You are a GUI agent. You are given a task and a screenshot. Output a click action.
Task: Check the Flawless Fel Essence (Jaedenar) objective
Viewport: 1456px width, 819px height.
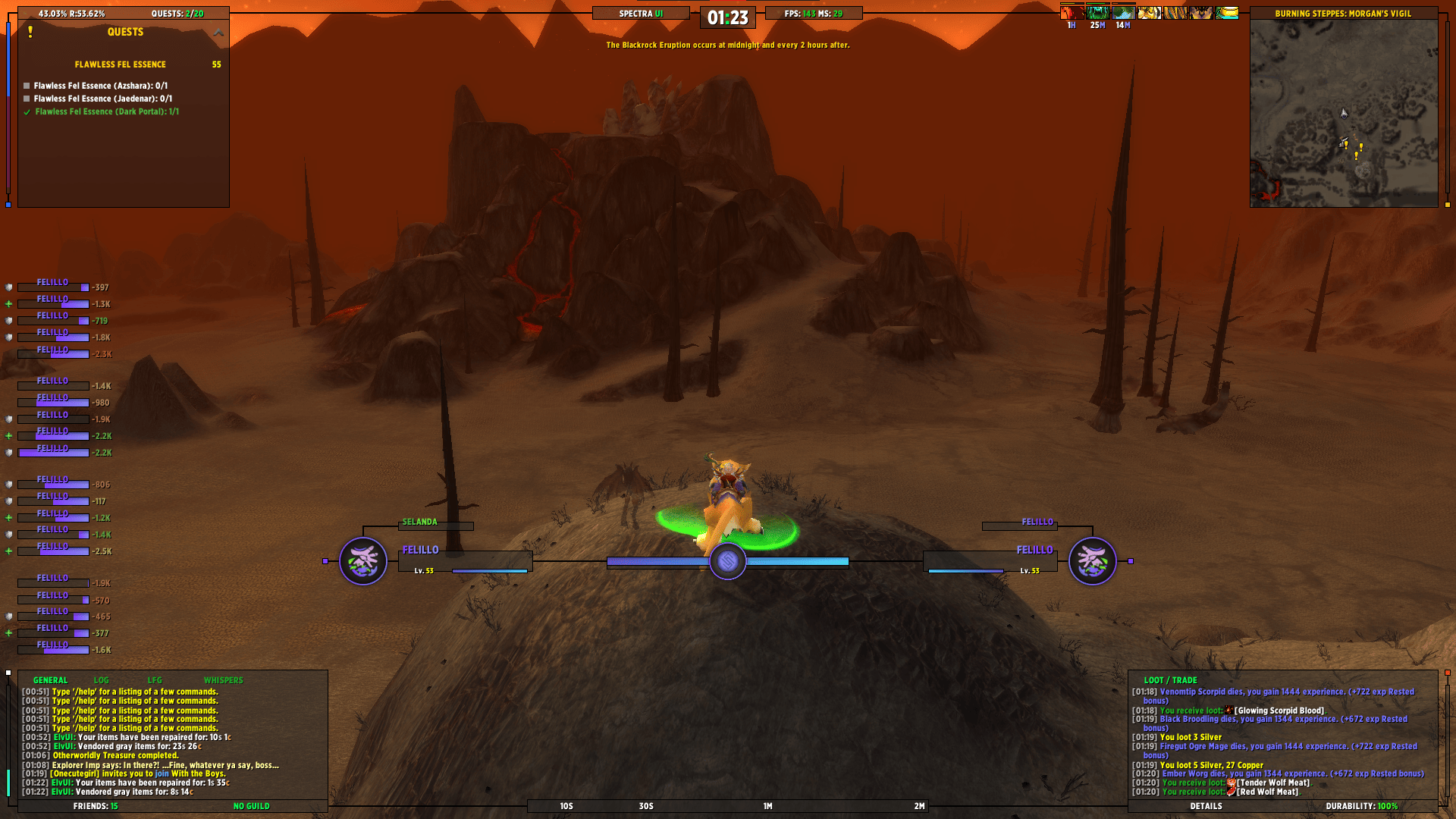(x=27, y=99)
